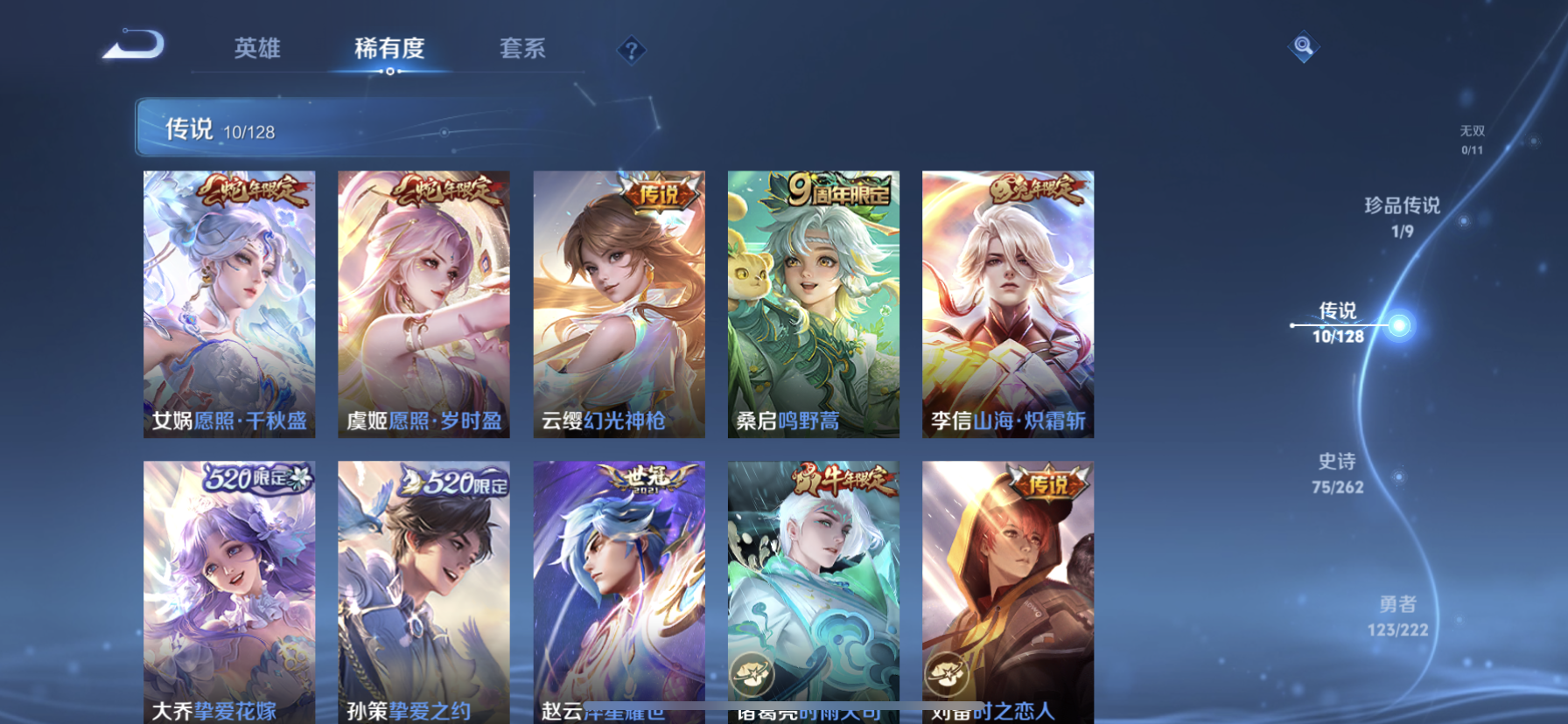Image resolution: width=1568 pixels, height=724 pixels.
Task: Go back with the return arrow
Action: [134, 45]
